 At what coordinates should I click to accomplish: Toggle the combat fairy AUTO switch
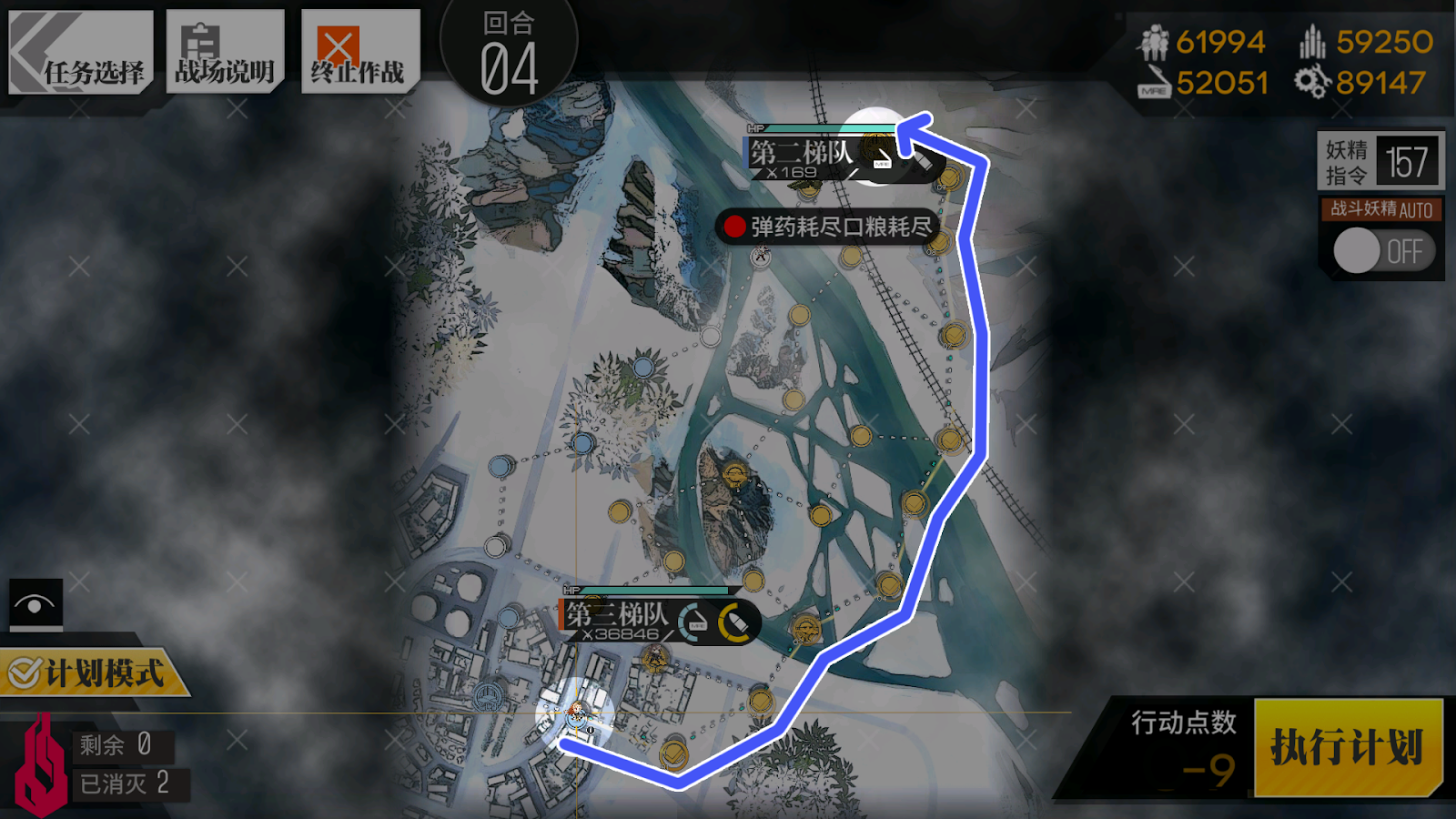pos(1381,250)
